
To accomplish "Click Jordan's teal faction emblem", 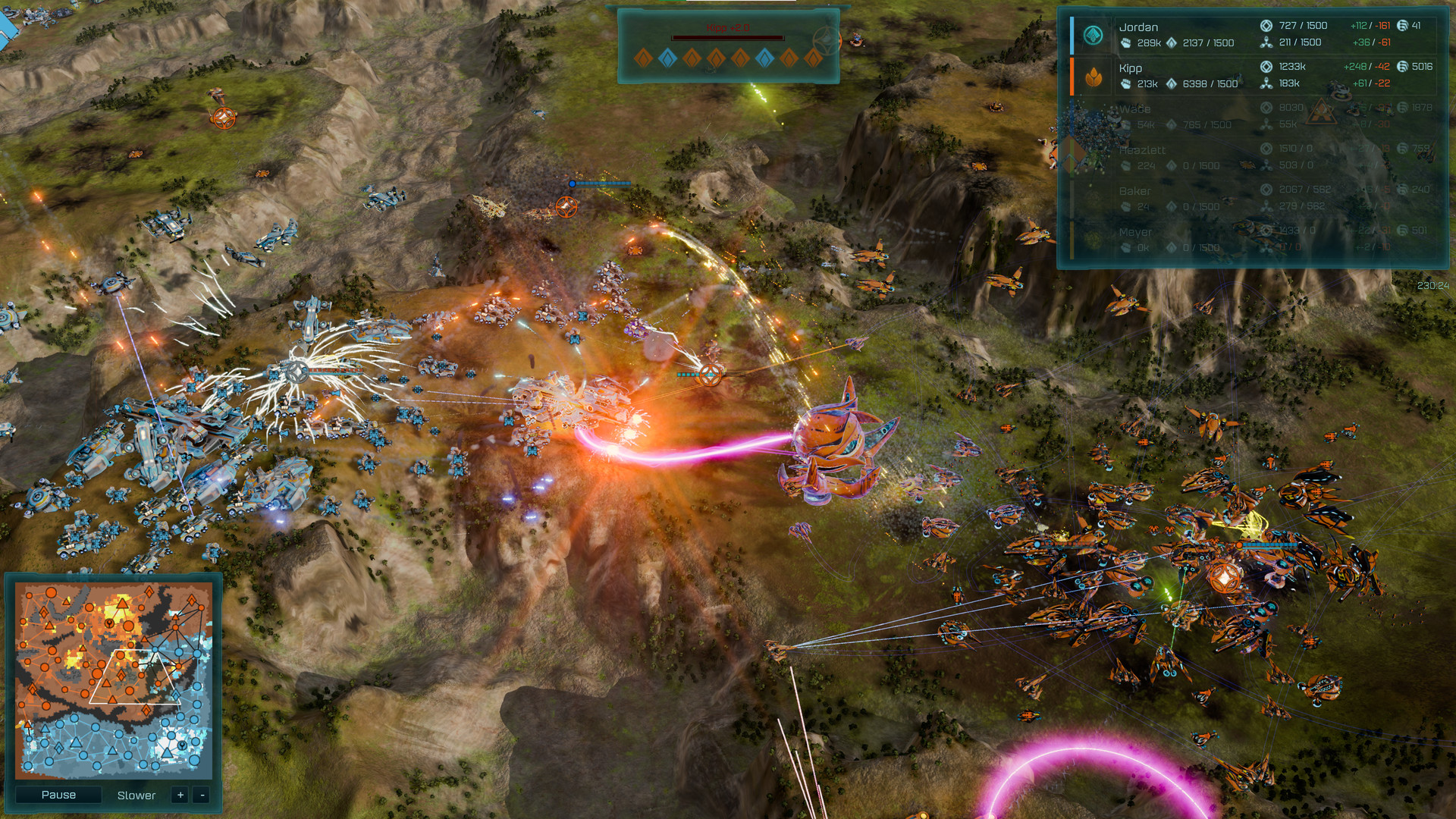I will (1092, 34).
